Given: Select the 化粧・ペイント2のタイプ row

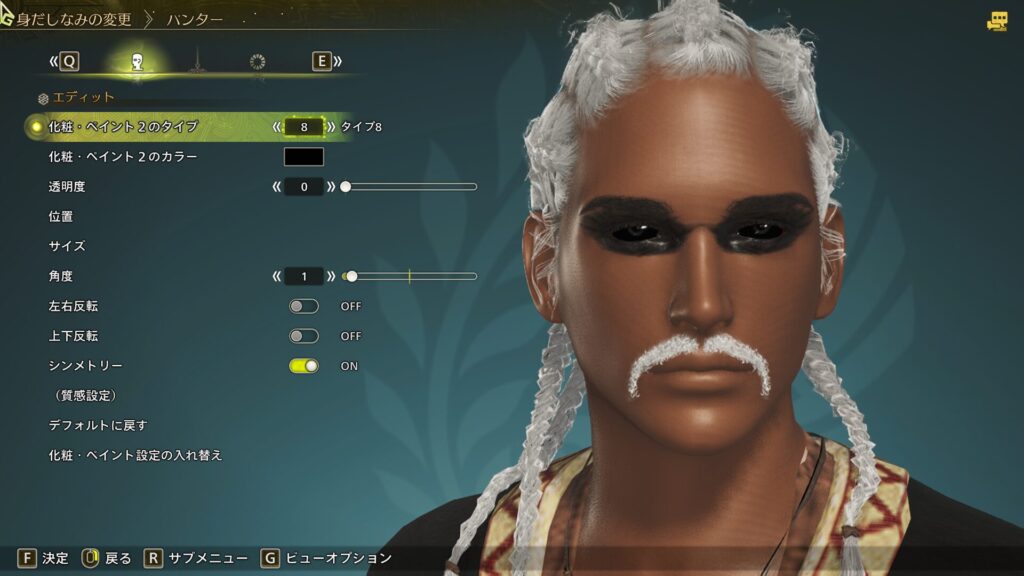Looking at the screenshot, I should (123, 127).
